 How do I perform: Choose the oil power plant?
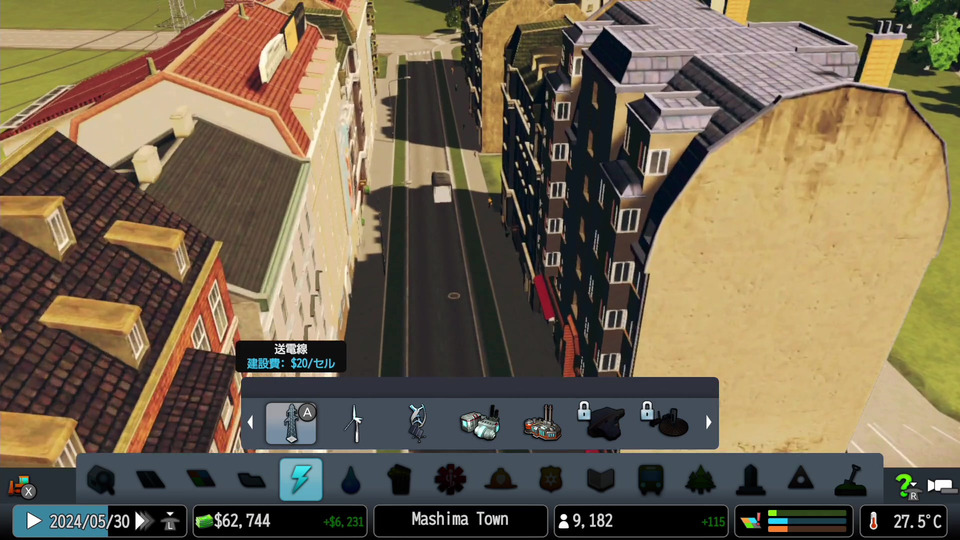pyautogui.click(x=542, y=424)
